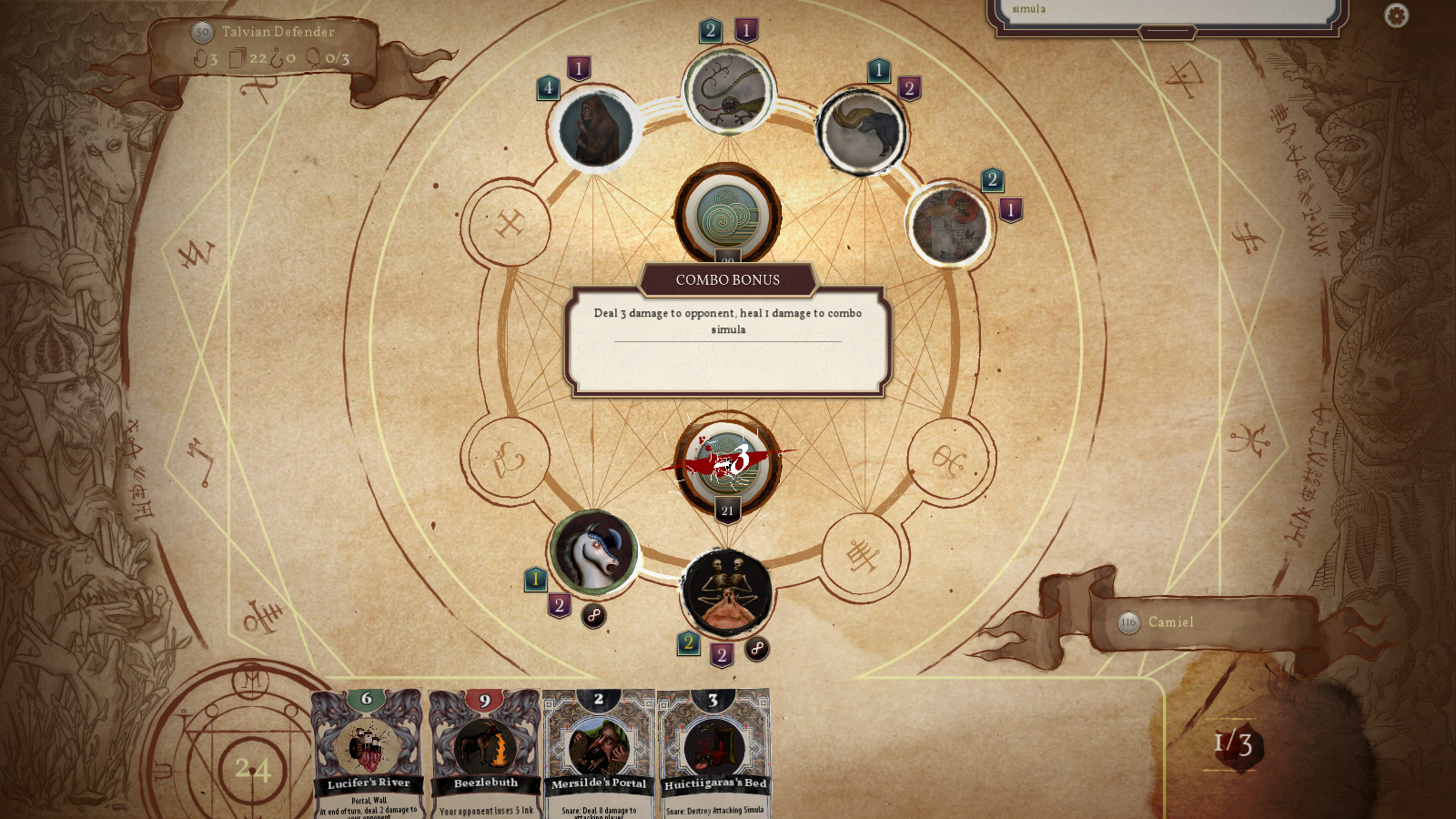Screen dimensions: 1456x819
Task: Click the ink hook icon showing 0
Action: coord(278,57)
